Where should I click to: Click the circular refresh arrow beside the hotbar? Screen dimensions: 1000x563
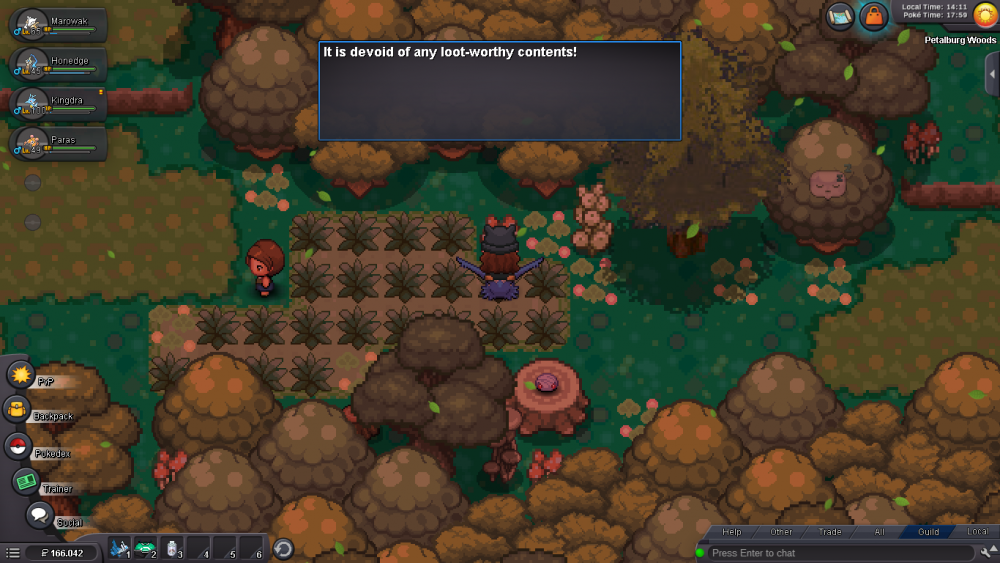tap(283, 548)
